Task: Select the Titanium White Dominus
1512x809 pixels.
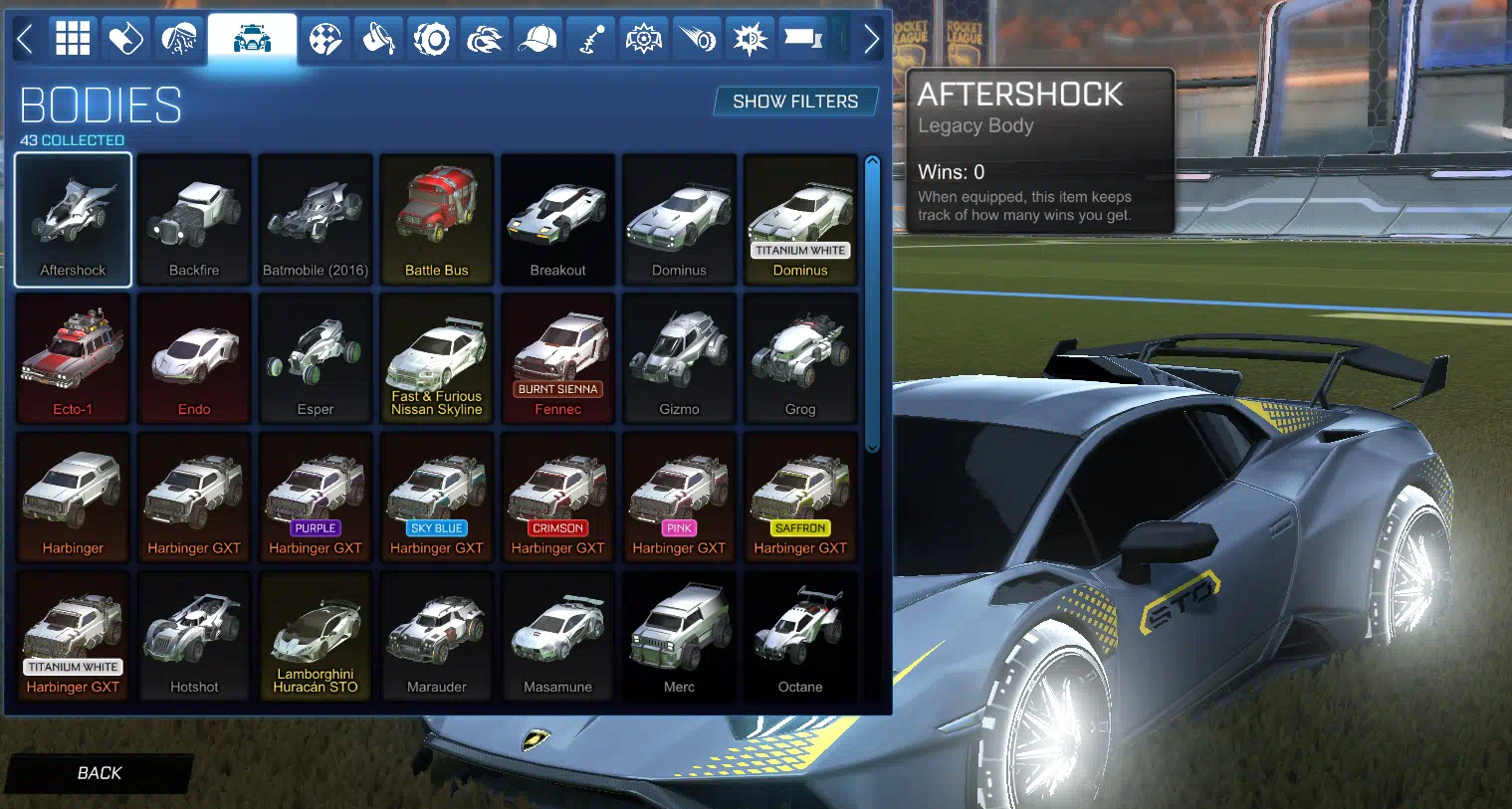Action: click(800, 220)
